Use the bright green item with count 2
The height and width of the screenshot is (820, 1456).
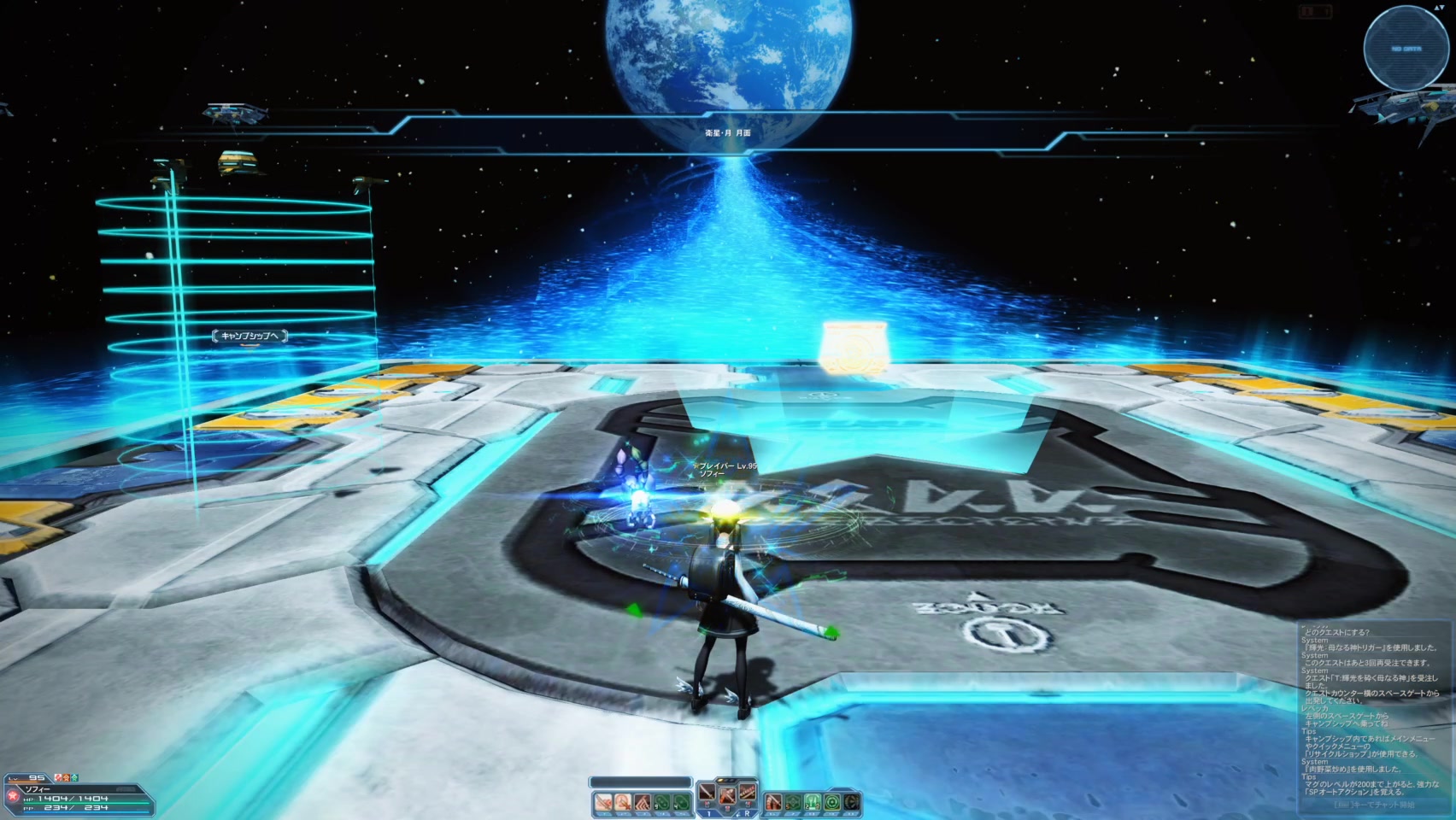pyautogui.click(x=813, y=802)
